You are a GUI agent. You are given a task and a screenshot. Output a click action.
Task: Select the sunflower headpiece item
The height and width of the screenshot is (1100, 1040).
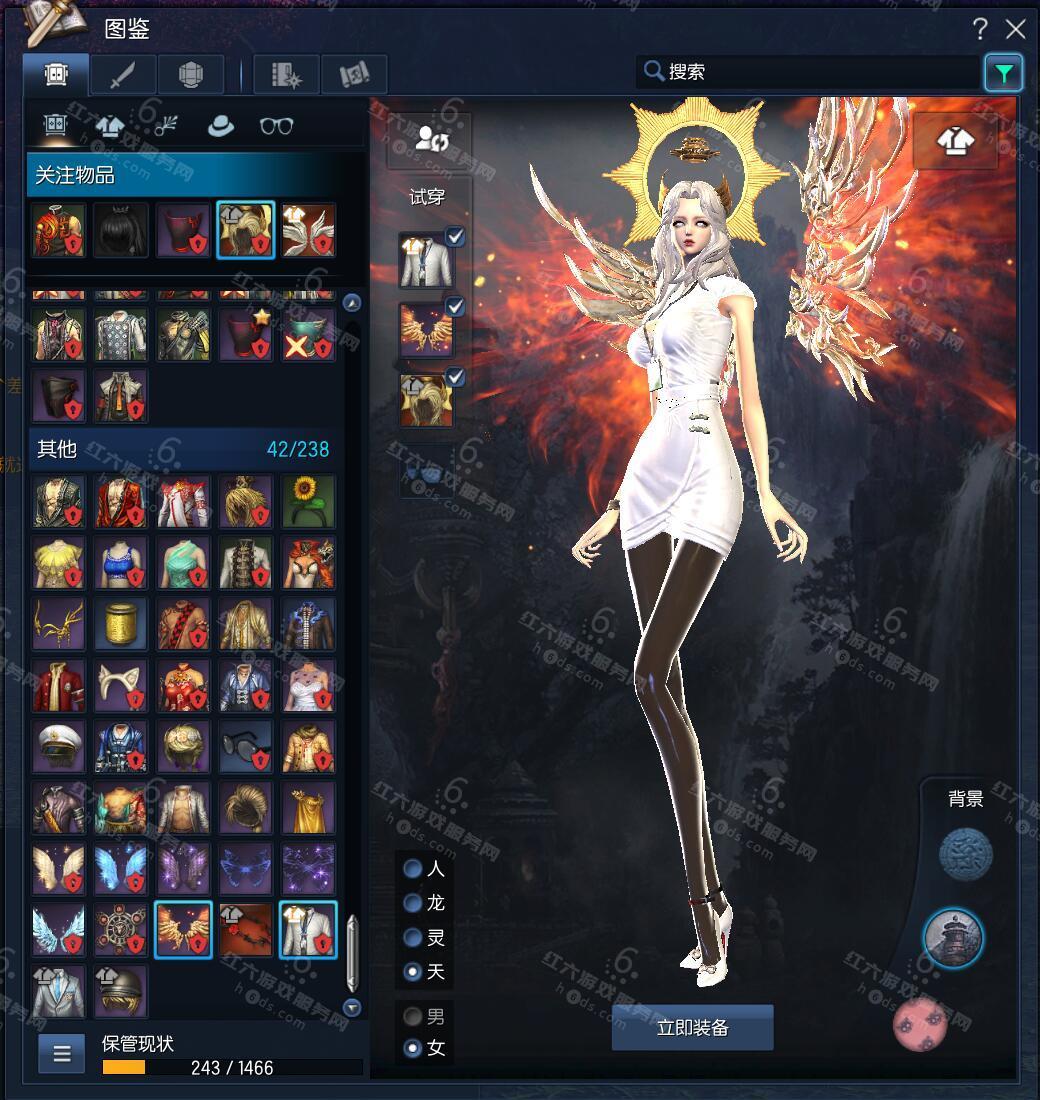pyautogui.click(x=308, y=501)
